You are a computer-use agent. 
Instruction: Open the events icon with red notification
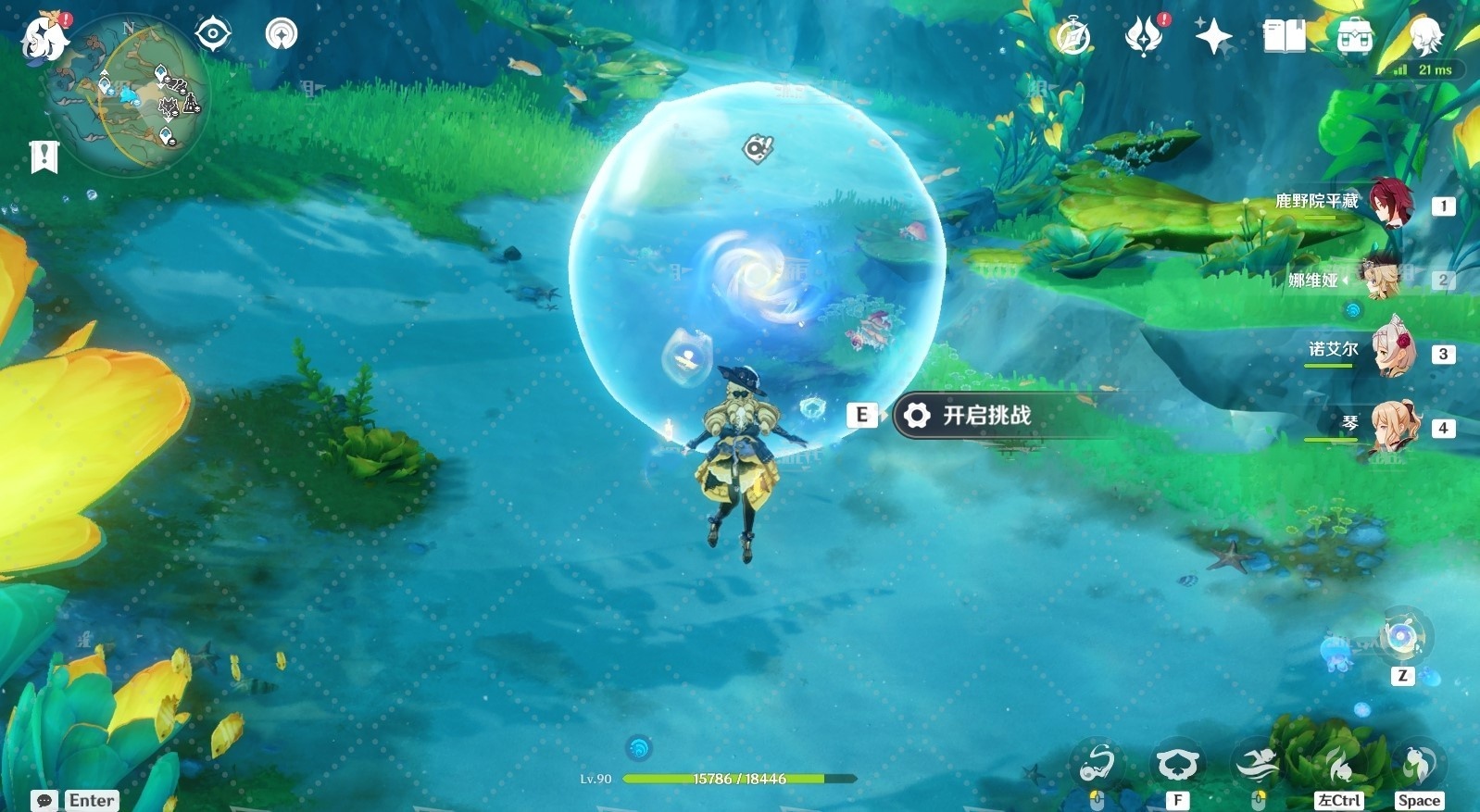(1144, 37)
